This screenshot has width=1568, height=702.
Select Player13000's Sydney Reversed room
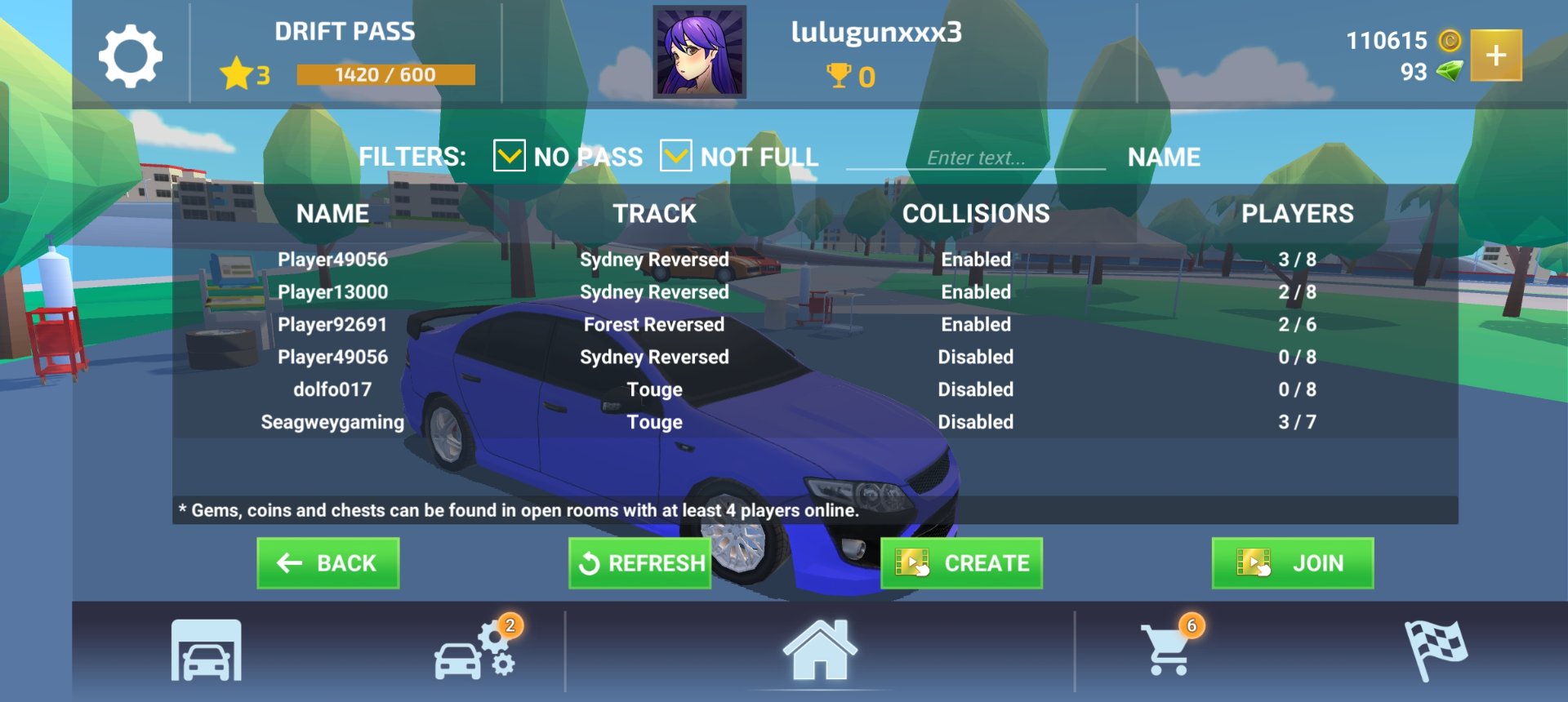tap(653, 292)
